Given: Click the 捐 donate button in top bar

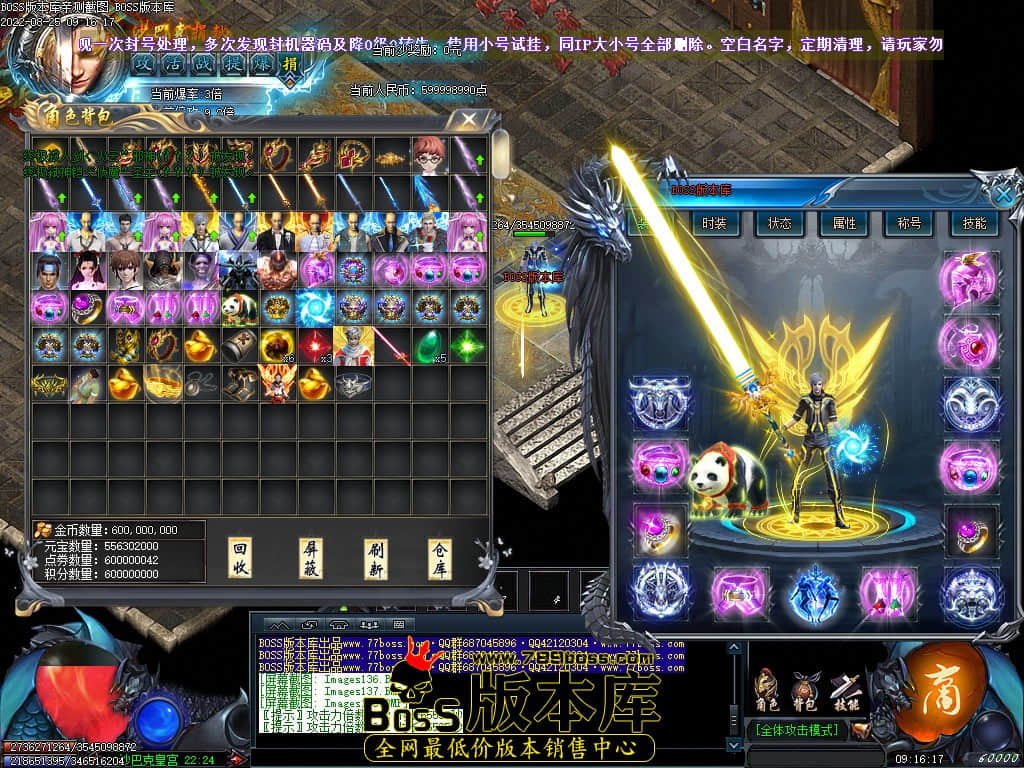Looking at the screenshot, I should [290, 64].
